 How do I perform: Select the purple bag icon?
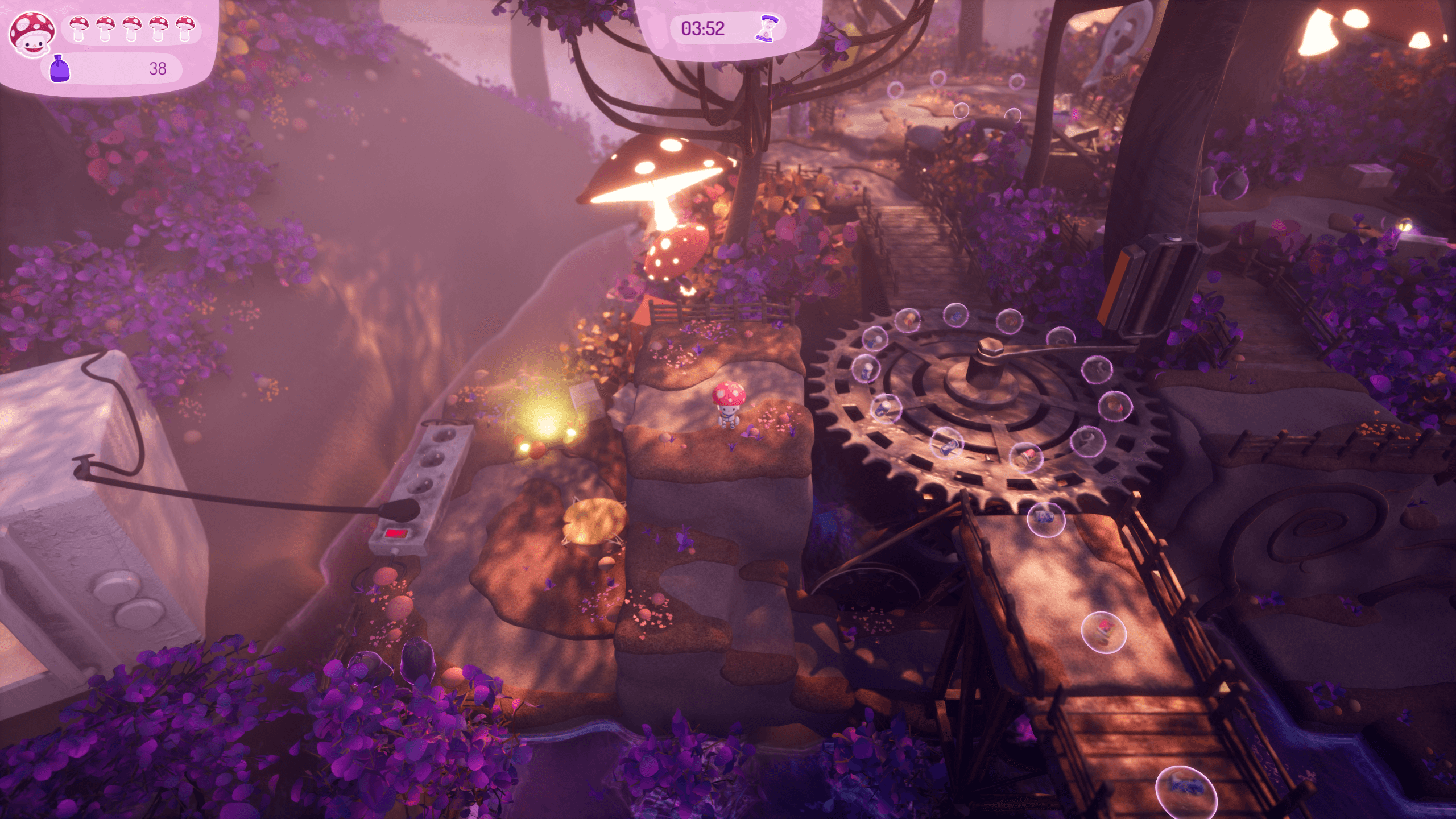pyautogui.click(x=59, y=69)
